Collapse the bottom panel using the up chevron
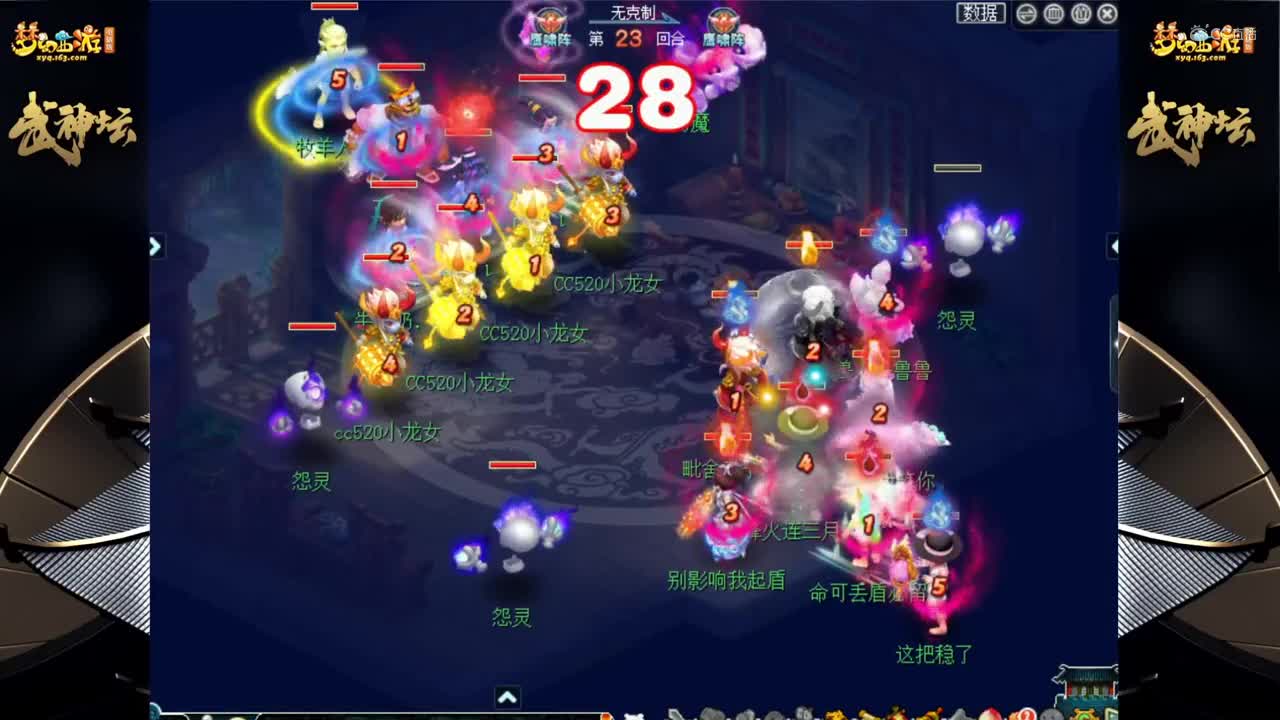Screen dimensions: 1280x720 click(507, 695)
